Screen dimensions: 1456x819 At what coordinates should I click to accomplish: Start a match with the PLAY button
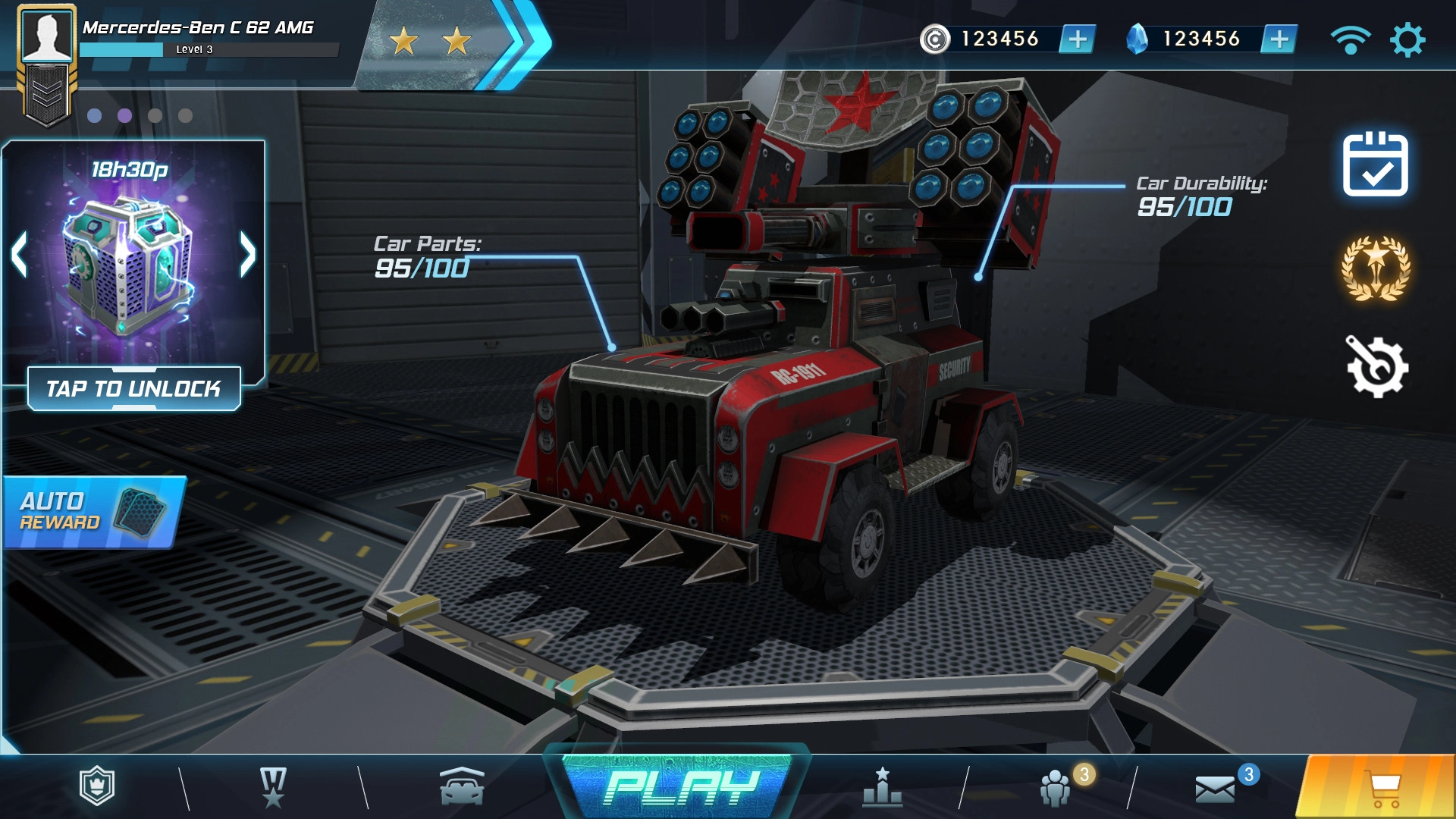click(x=680, y=787)
